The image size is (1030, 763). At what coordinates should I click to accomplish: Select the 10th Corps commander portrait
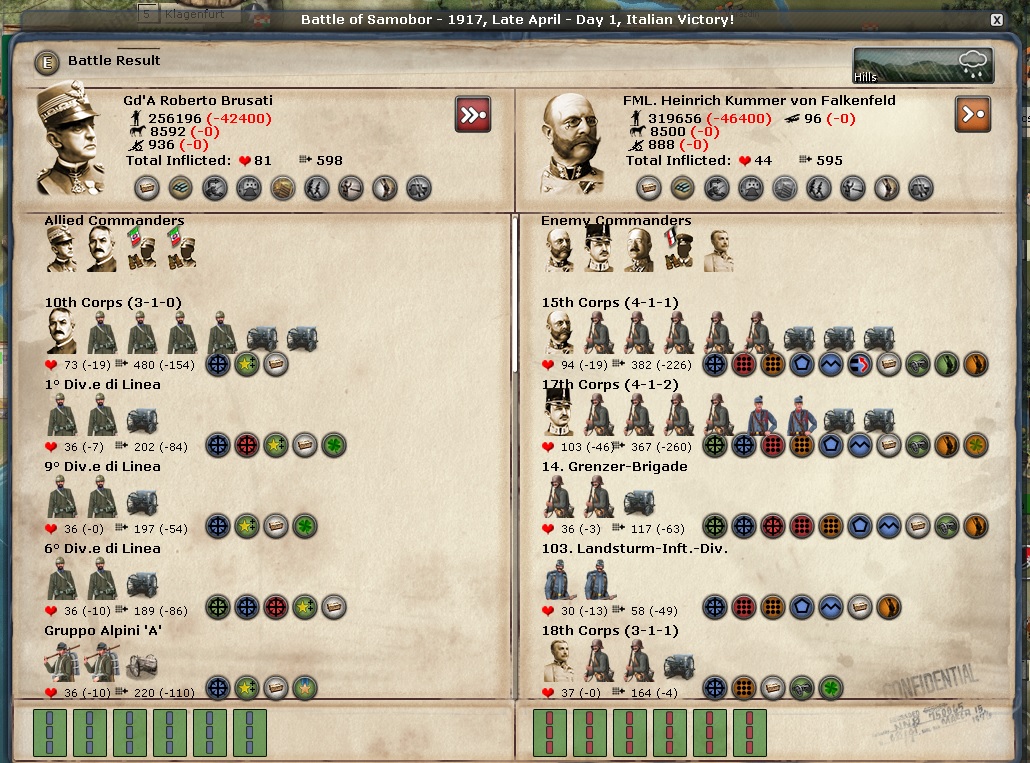61,332
